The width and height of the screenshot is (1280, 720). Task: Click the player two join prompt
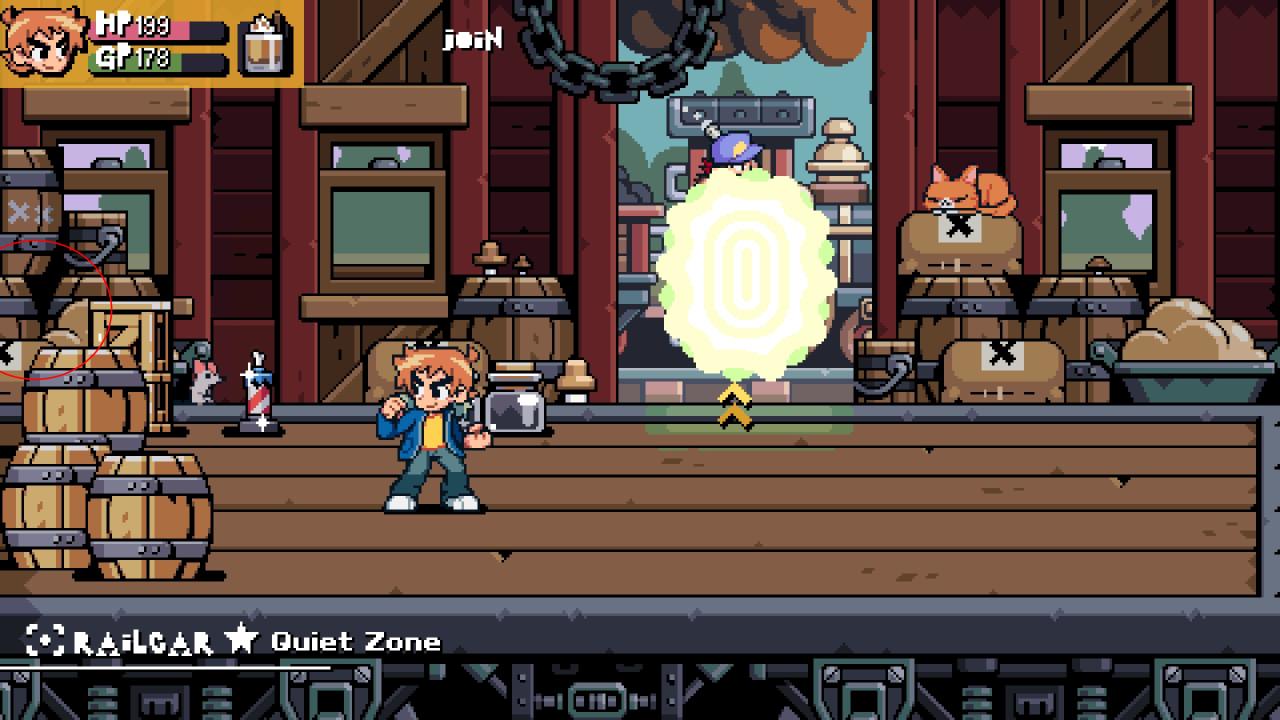pyautogui.click(x=472, y=39)
